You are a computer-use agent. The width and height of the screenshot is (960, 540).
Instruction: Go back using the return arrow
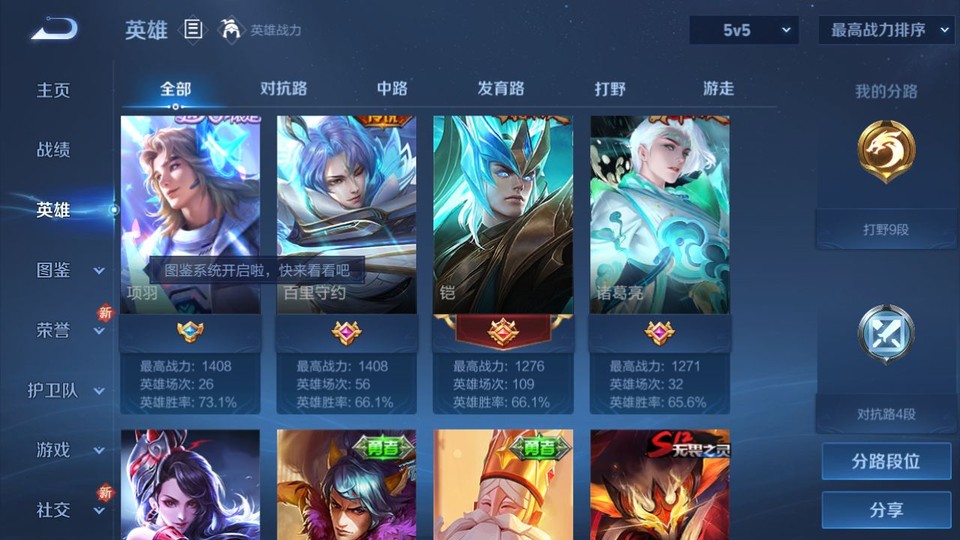[x=54, y=30]
